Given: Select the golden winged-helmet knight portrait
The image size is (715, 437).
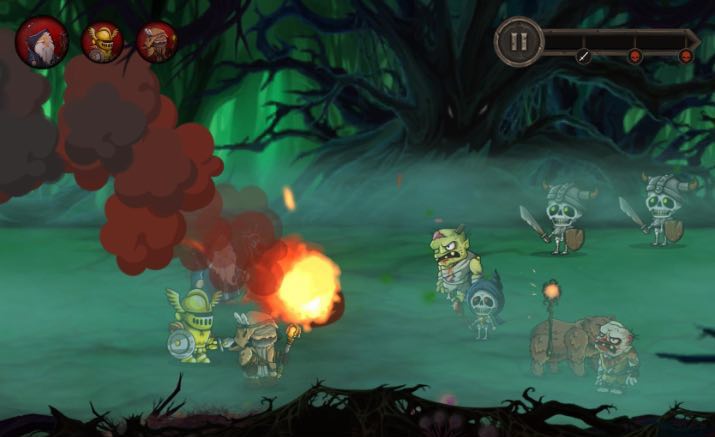Looking at the screenshot, I should pos(101,42).
